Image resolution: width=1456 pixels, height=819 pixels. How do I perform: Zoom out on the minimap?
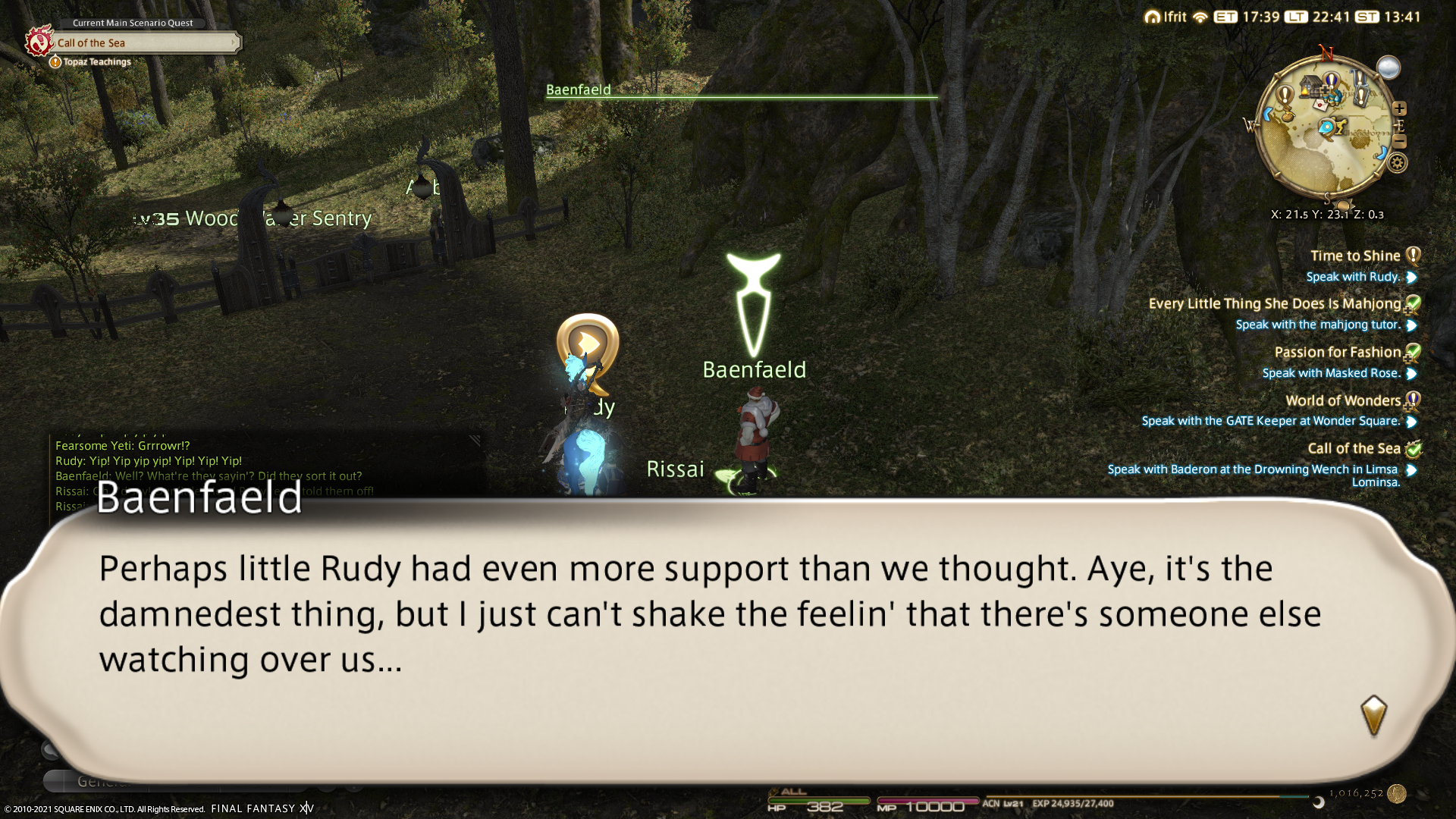click(1399, 142)
